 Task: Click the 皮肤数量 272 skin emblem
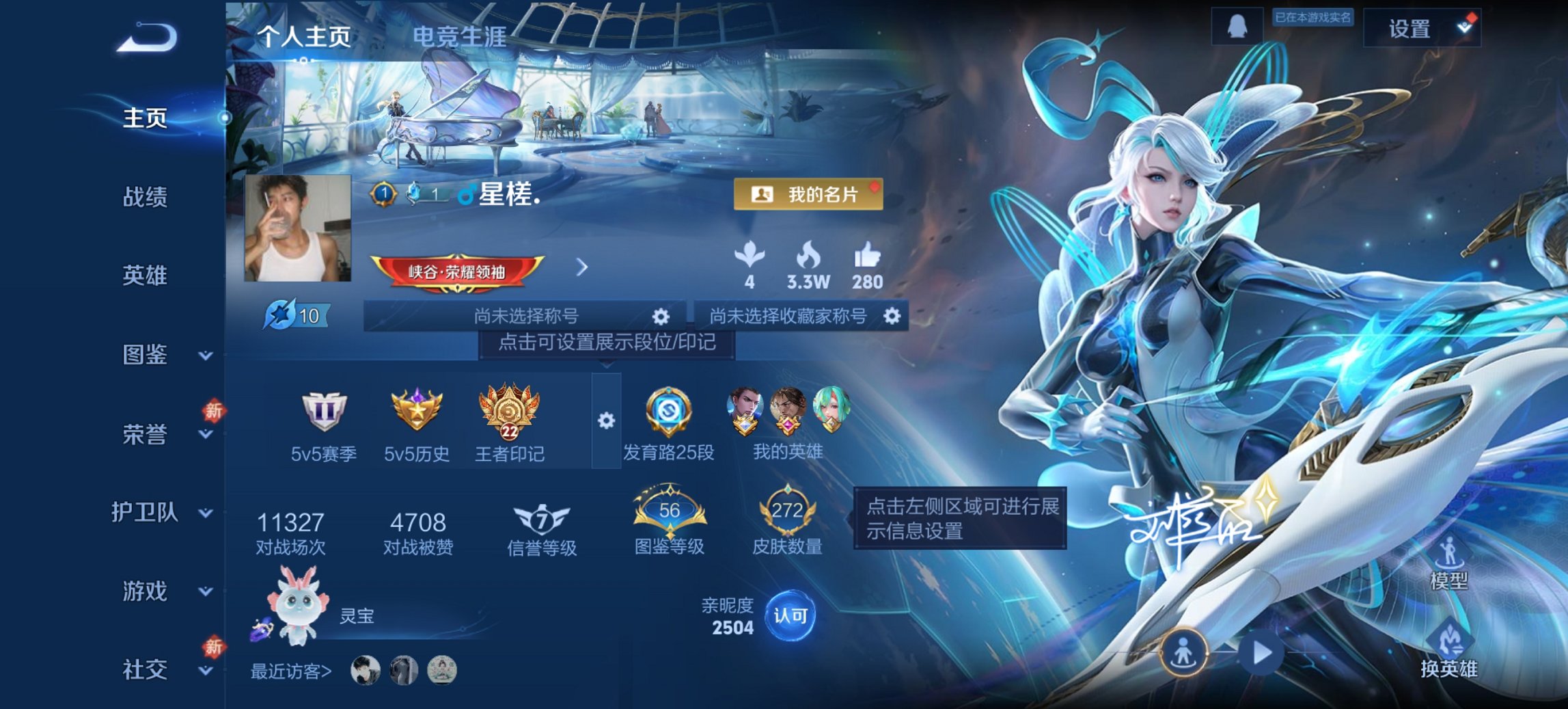point(786,511)
